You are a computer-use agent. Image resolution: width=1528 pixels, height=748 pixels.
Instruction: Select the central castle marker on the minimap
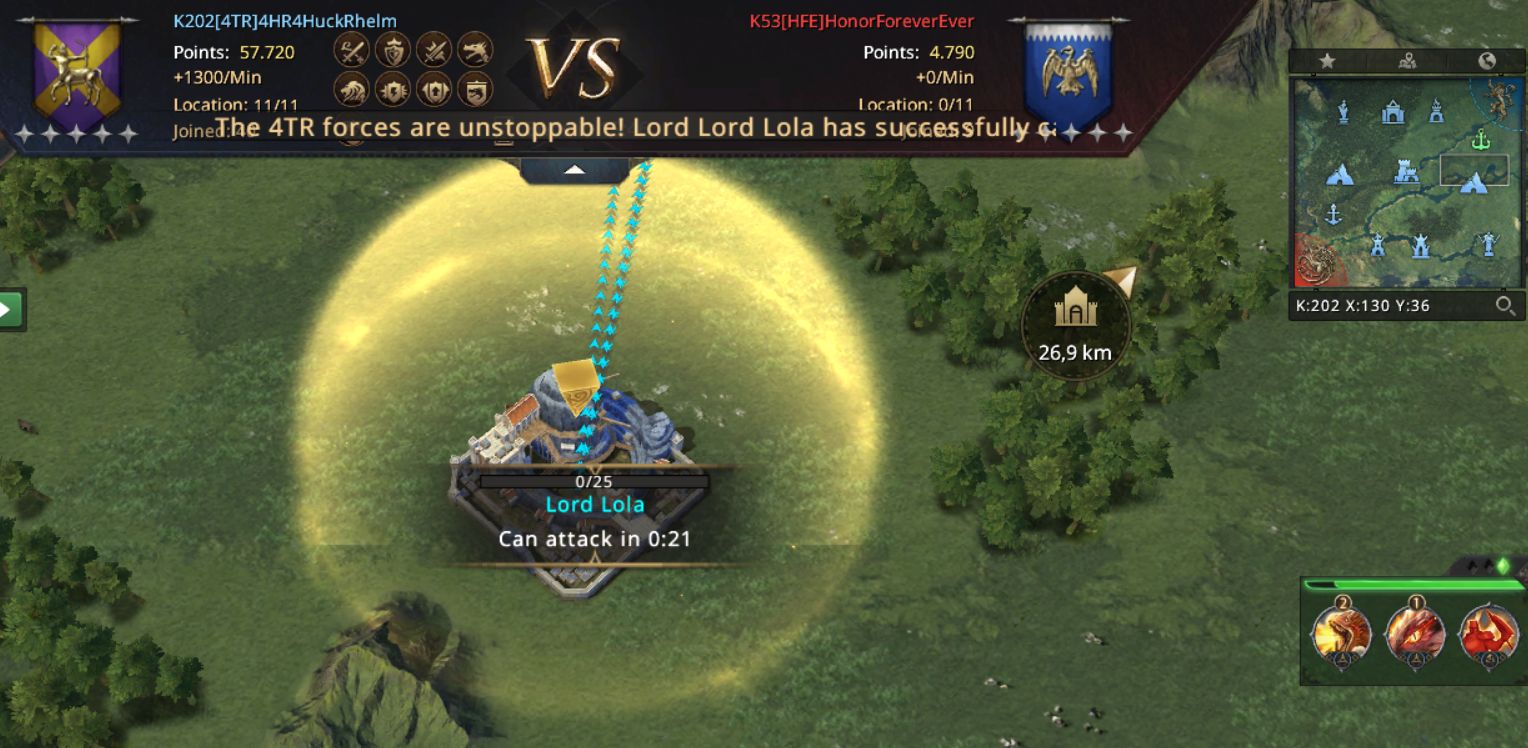click(x=1406, y=173)
